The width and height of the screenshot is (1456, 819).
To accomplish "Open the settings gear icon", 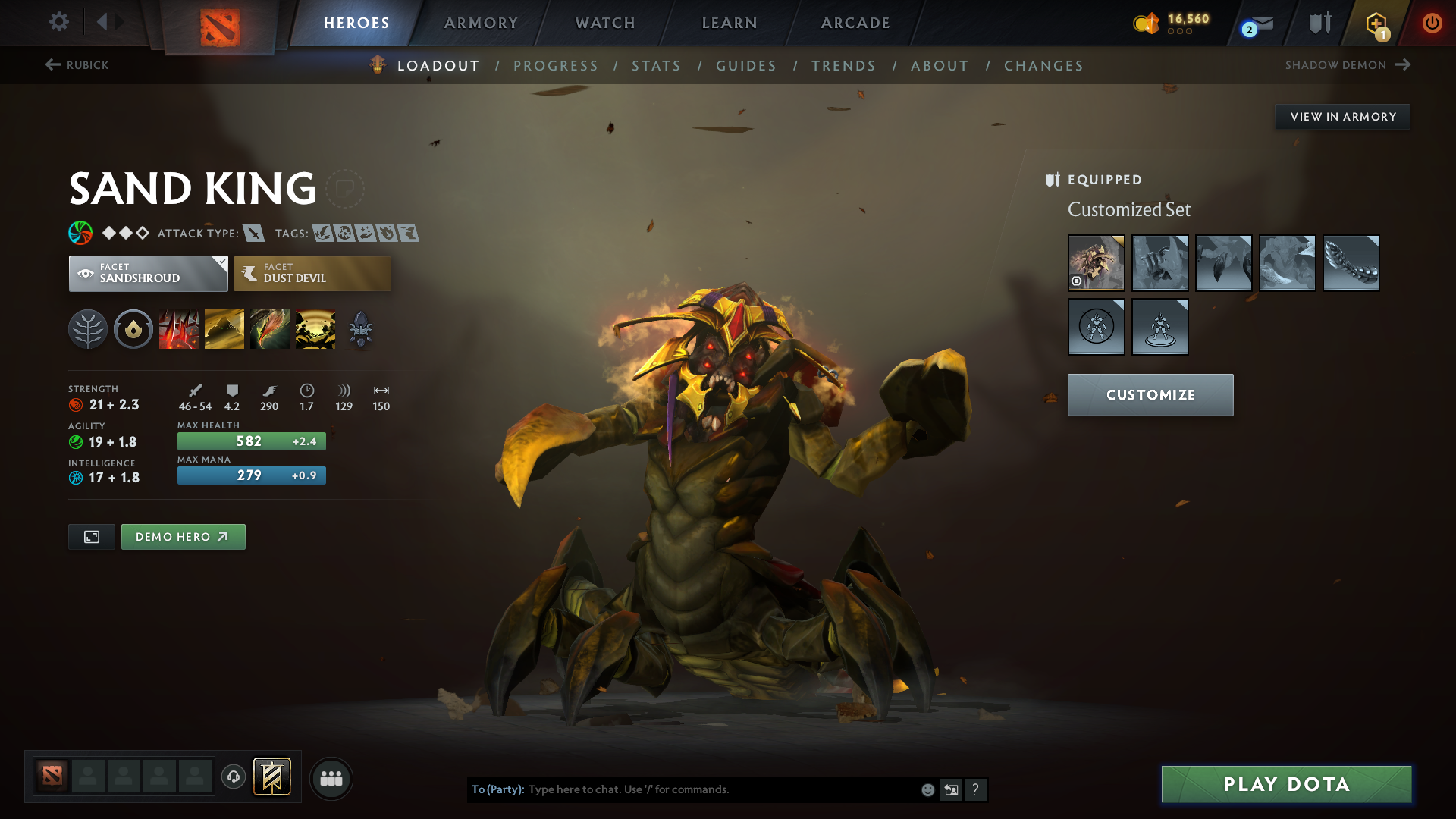I will (x=58, y=23).
